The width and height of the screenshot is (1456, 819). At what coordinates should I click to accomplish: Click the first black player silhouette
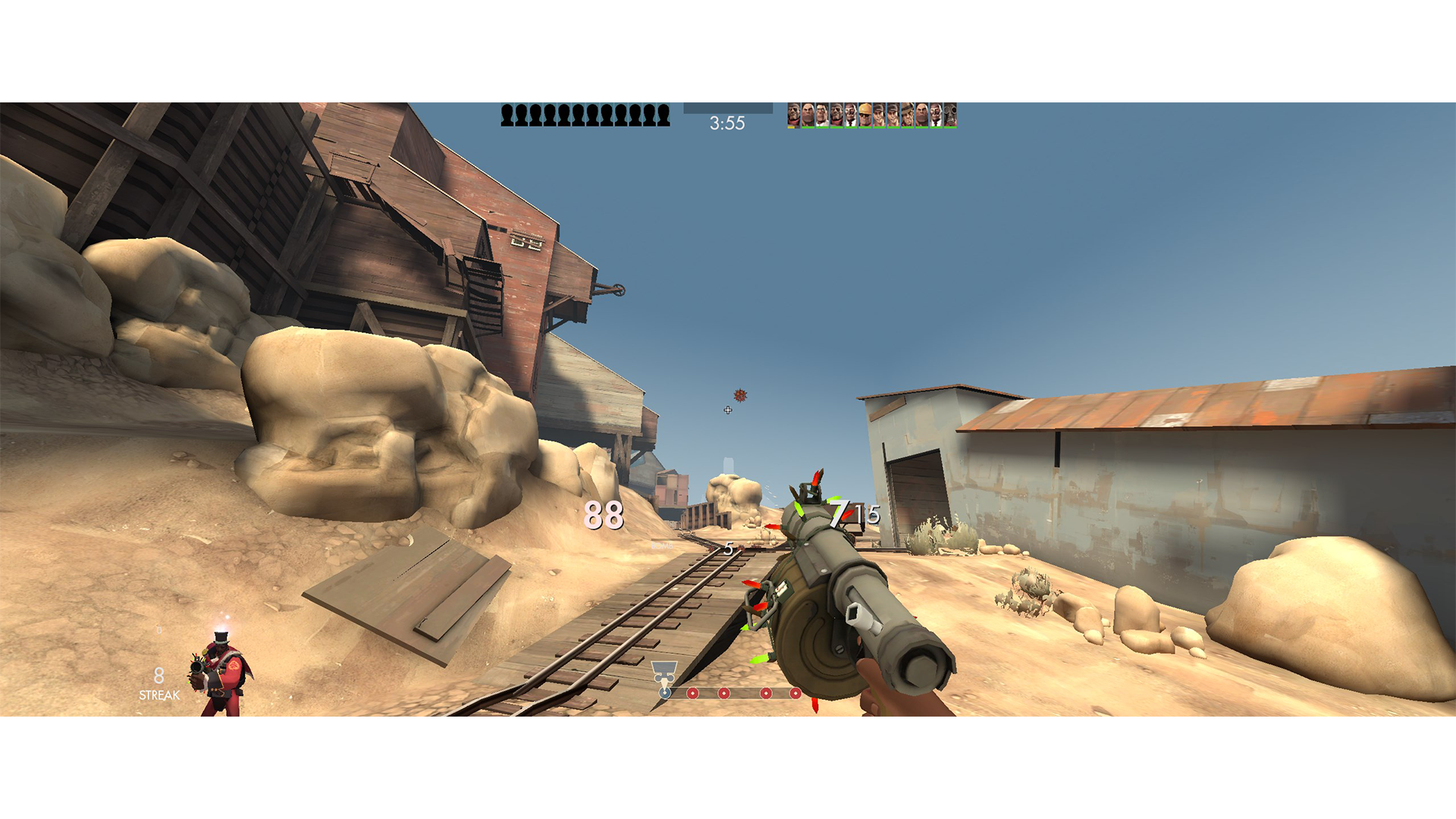point(507,114)
